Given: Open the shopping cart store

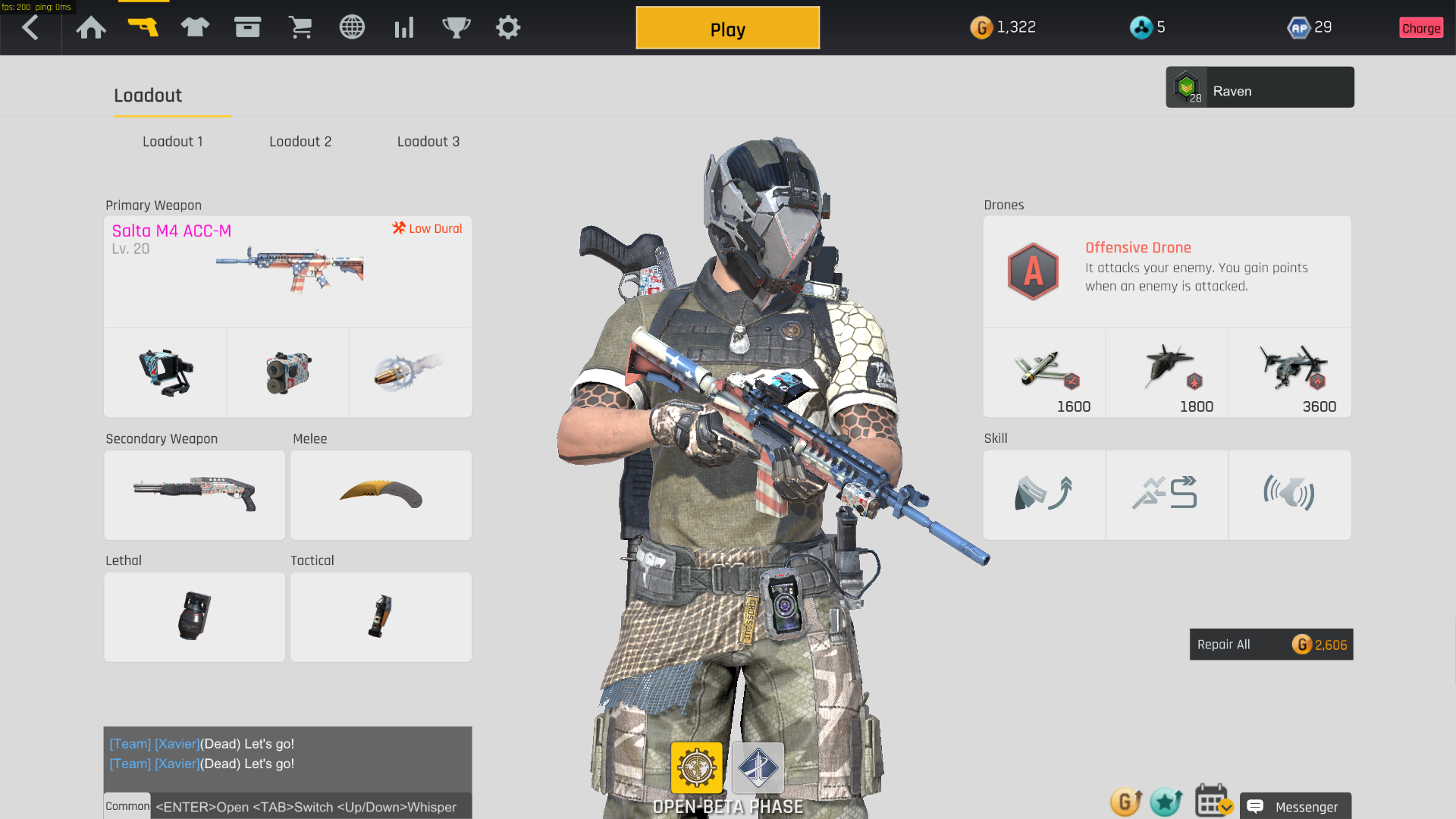Looking at the screenshot, I should 300,28.
